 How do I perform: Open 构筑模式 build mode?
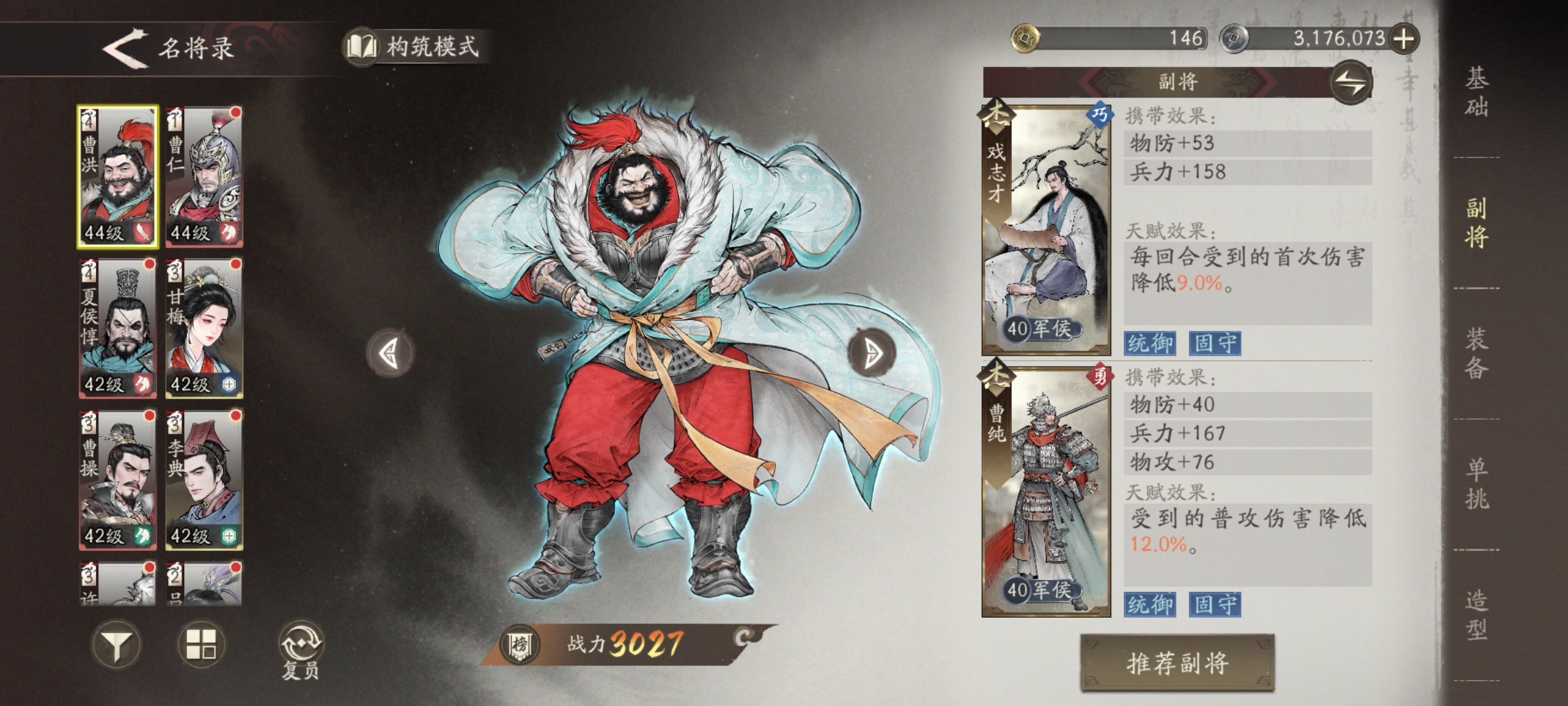click(416, 47)
